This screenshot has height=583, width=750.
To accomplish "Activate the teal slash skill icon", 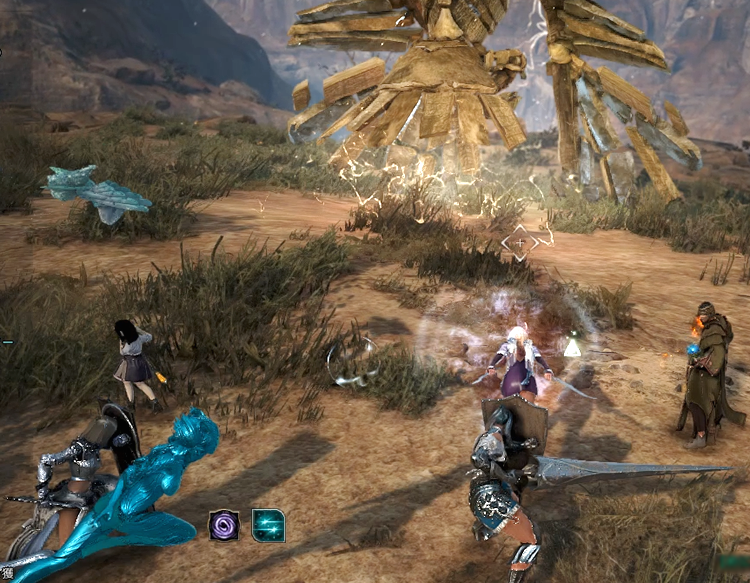I will [268, 525].
